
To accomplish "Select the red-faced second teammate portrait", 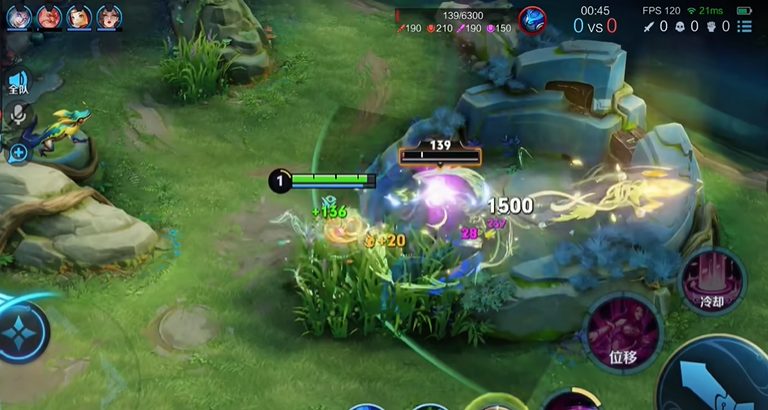I will 48,17.
